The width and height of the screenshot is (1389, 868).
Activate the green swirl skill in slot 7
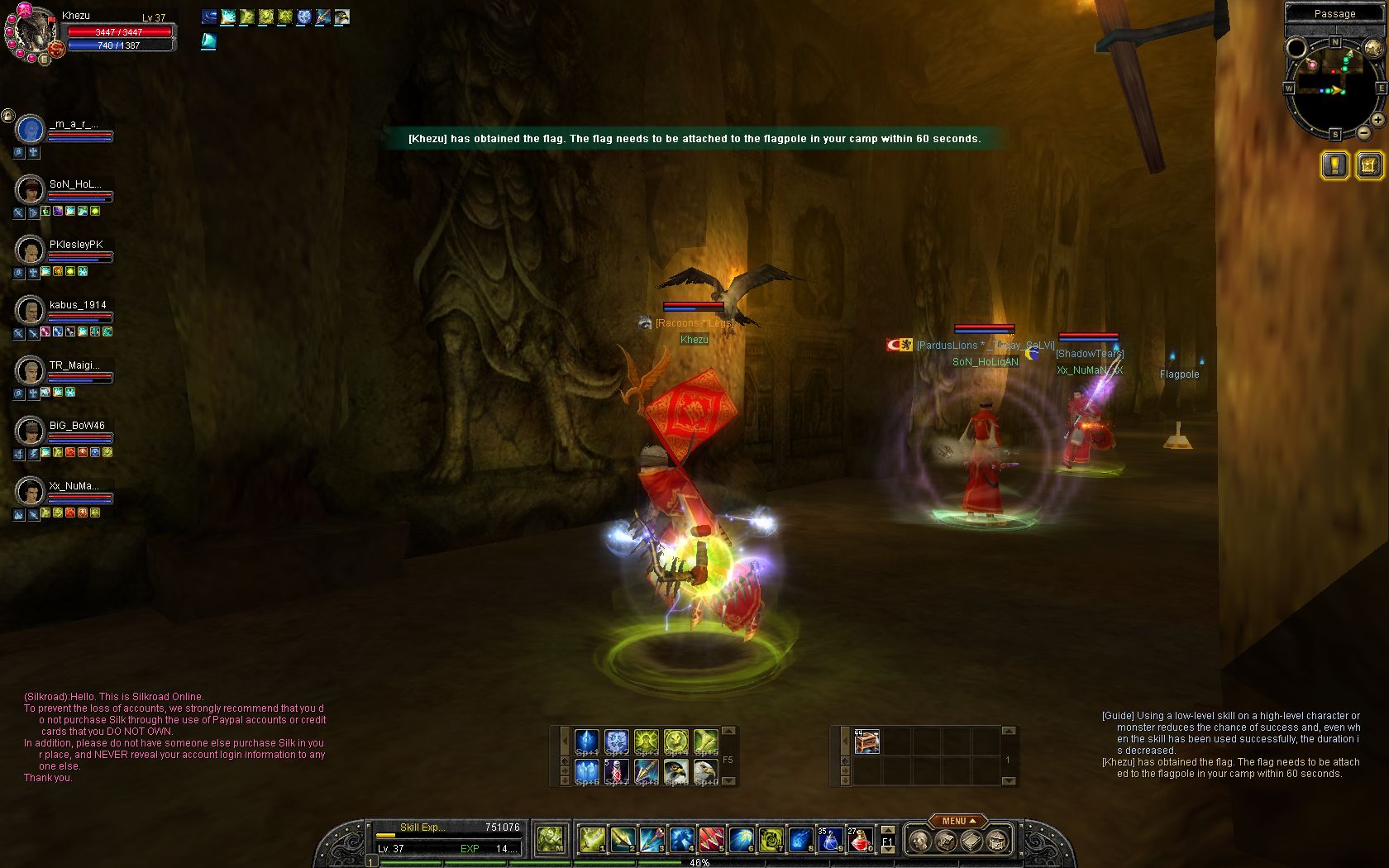pyautogui.click(x=771, y=839)
